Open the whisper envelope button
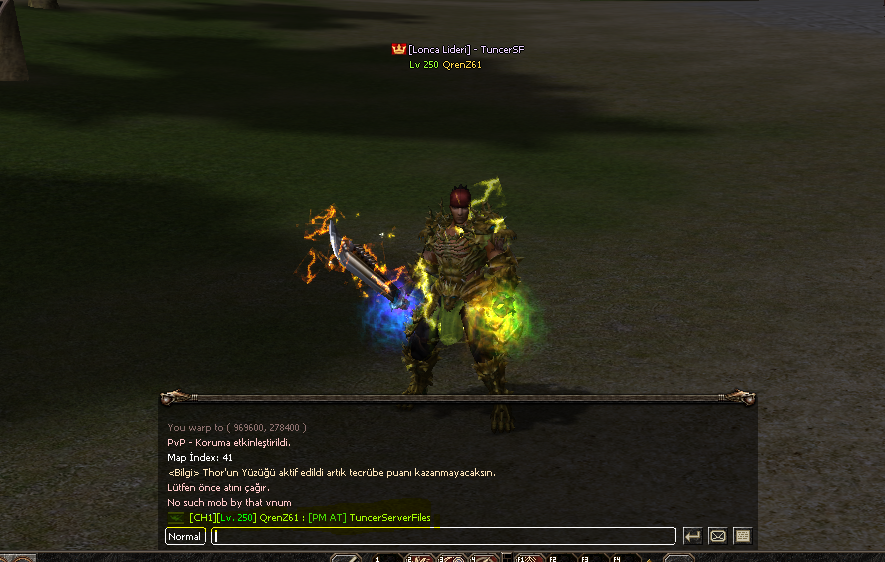The image size is (885, 562). point(717,536)
